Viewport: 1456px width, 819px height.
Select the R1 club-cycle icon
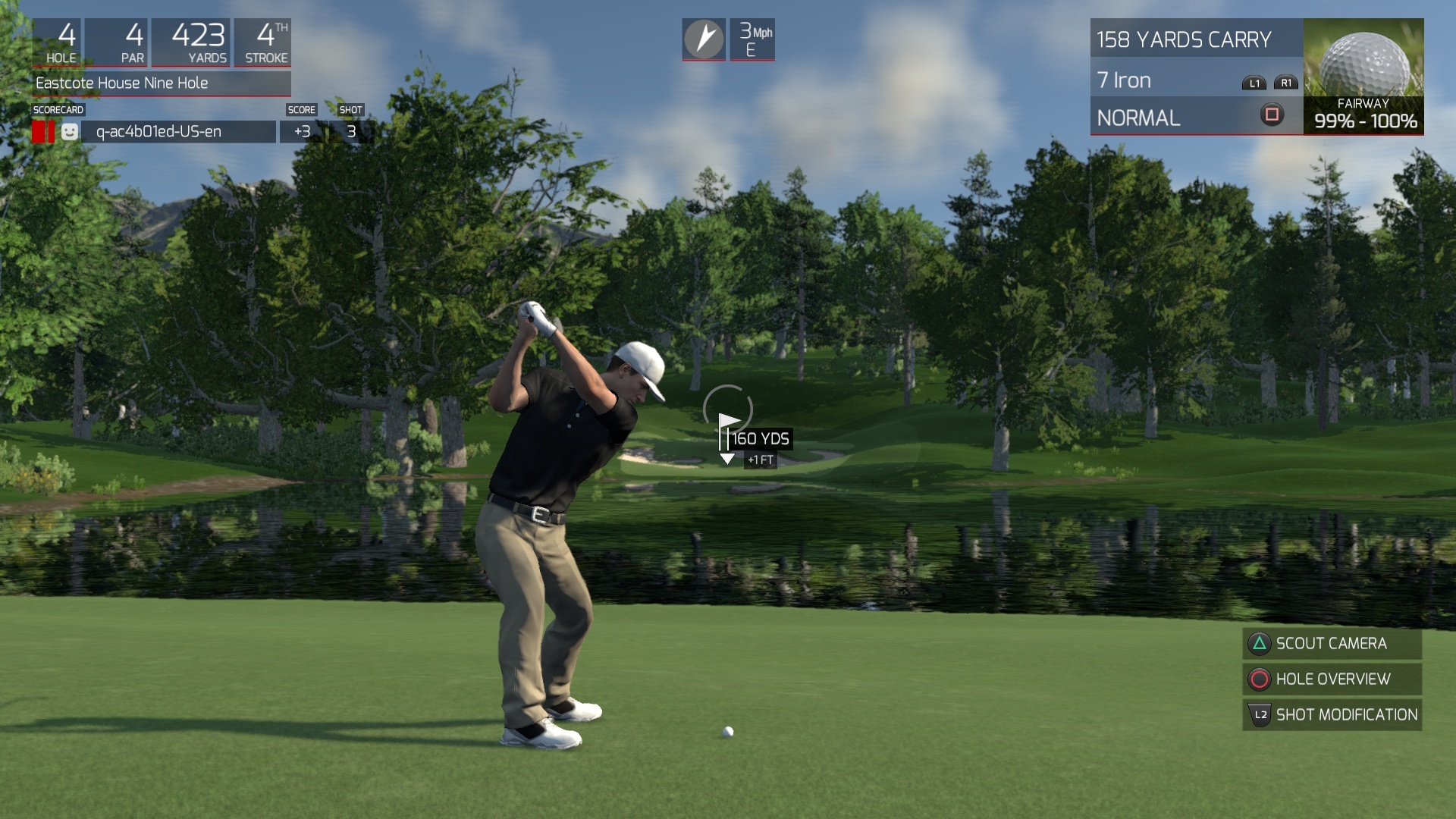tap(1286, 82)
